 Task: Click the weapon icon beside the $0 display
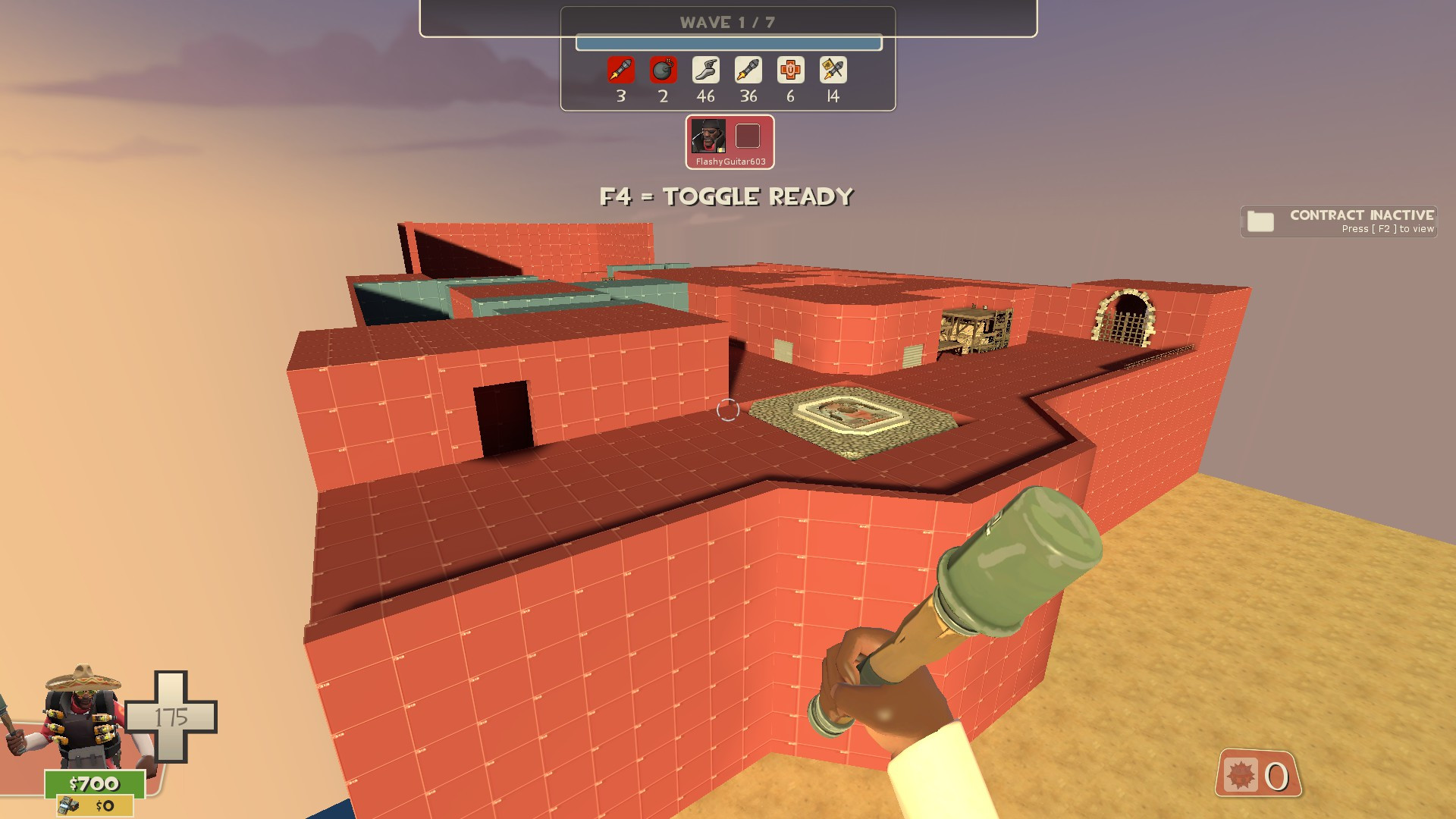click(x=67, y=806)
